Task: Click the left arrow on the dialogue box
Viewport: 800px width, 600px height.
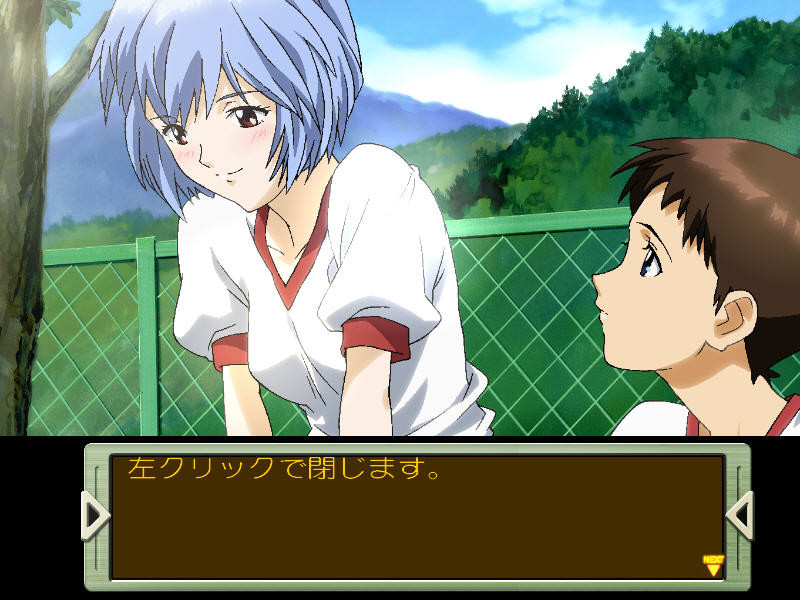Action: point(96,516)
